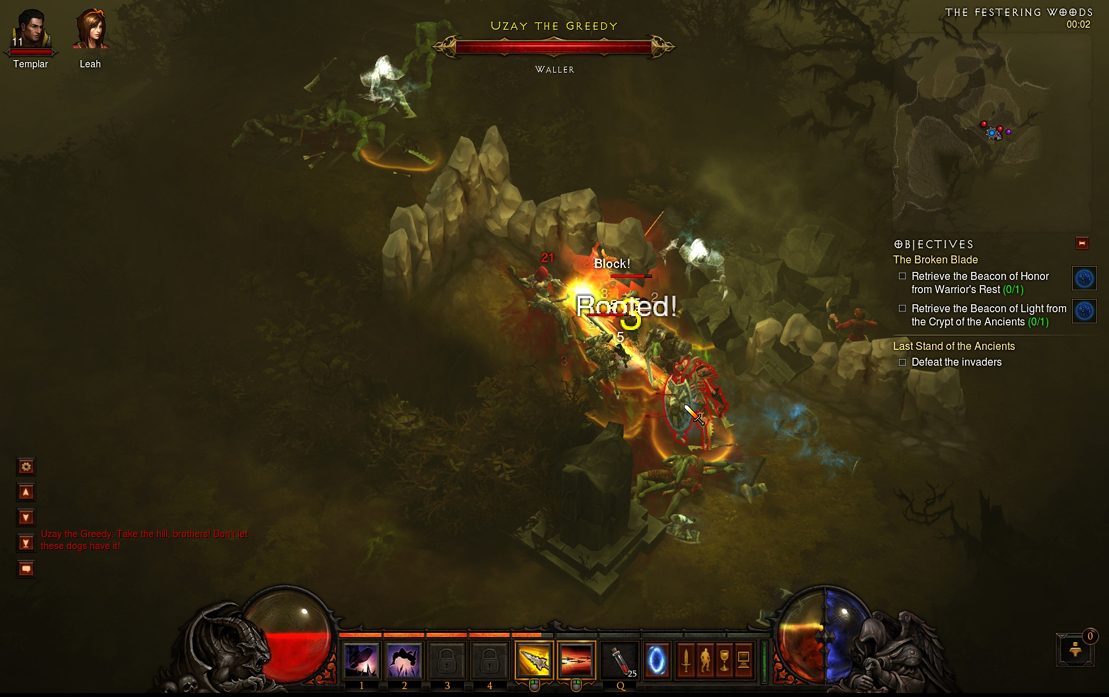The width and height of the screenshot is (1109, 697).
Task: Activate the skill in hotbar slot 1
Action: (x=361, y=661)
